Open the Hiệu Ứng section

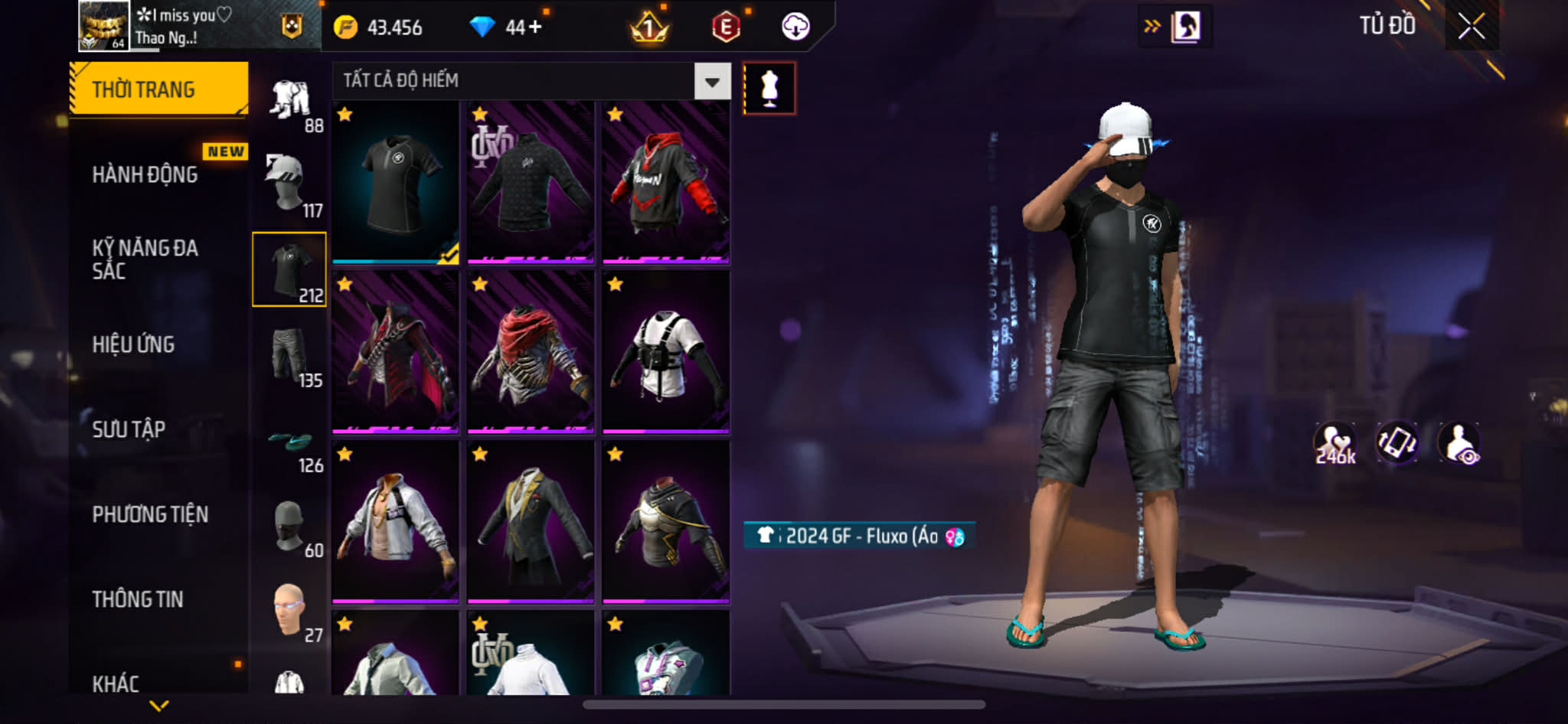(x=134, y=344)
